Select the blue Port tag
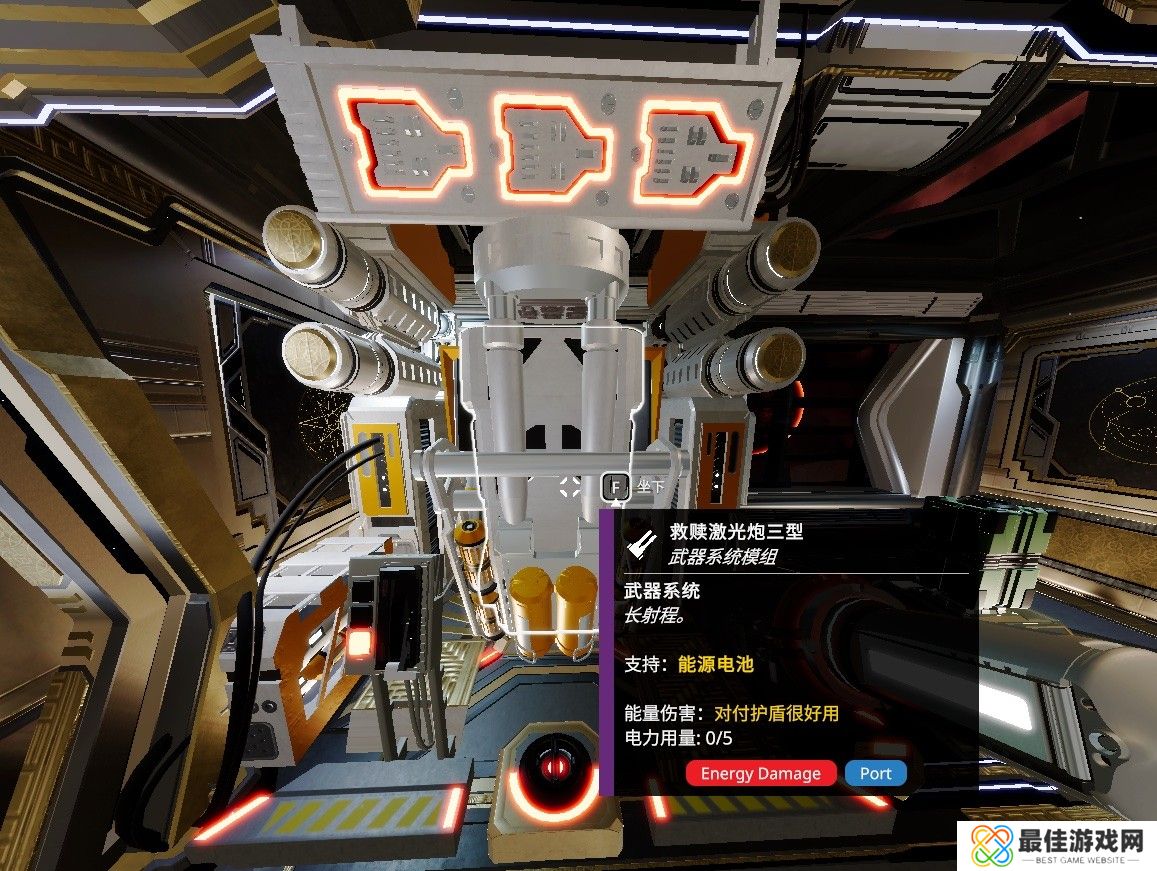The height and width of the screenshot is (871, 1157). (x=875, y=773)
